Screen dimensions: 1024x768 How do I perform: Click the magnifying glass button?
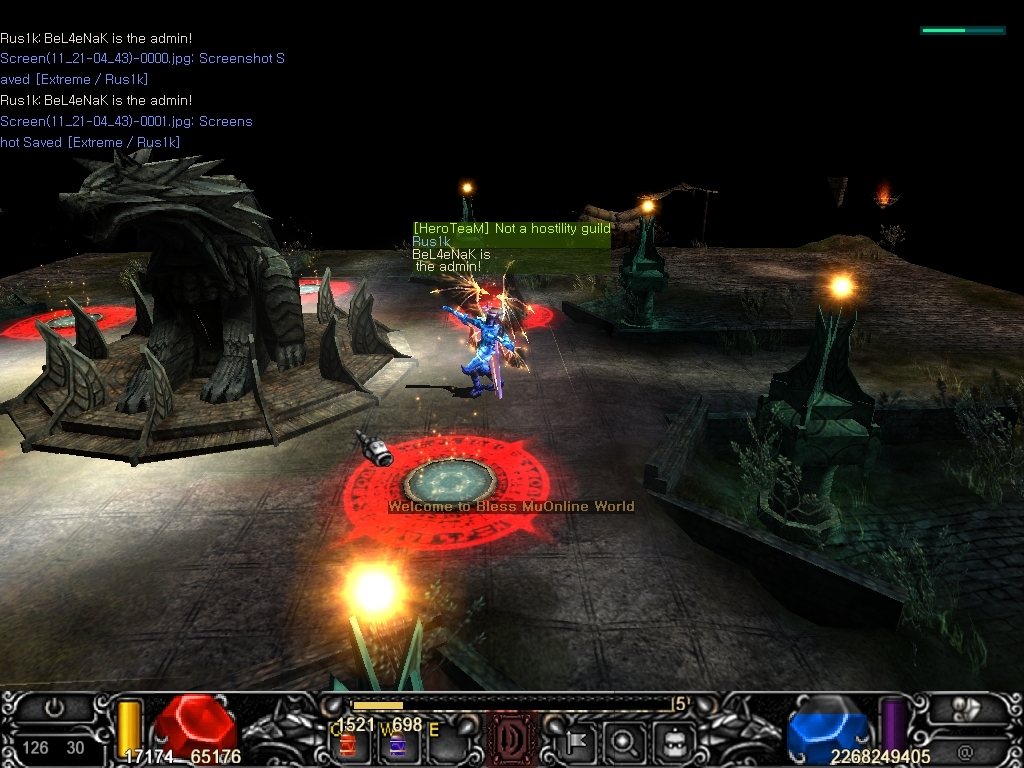[x=624, y=742]
